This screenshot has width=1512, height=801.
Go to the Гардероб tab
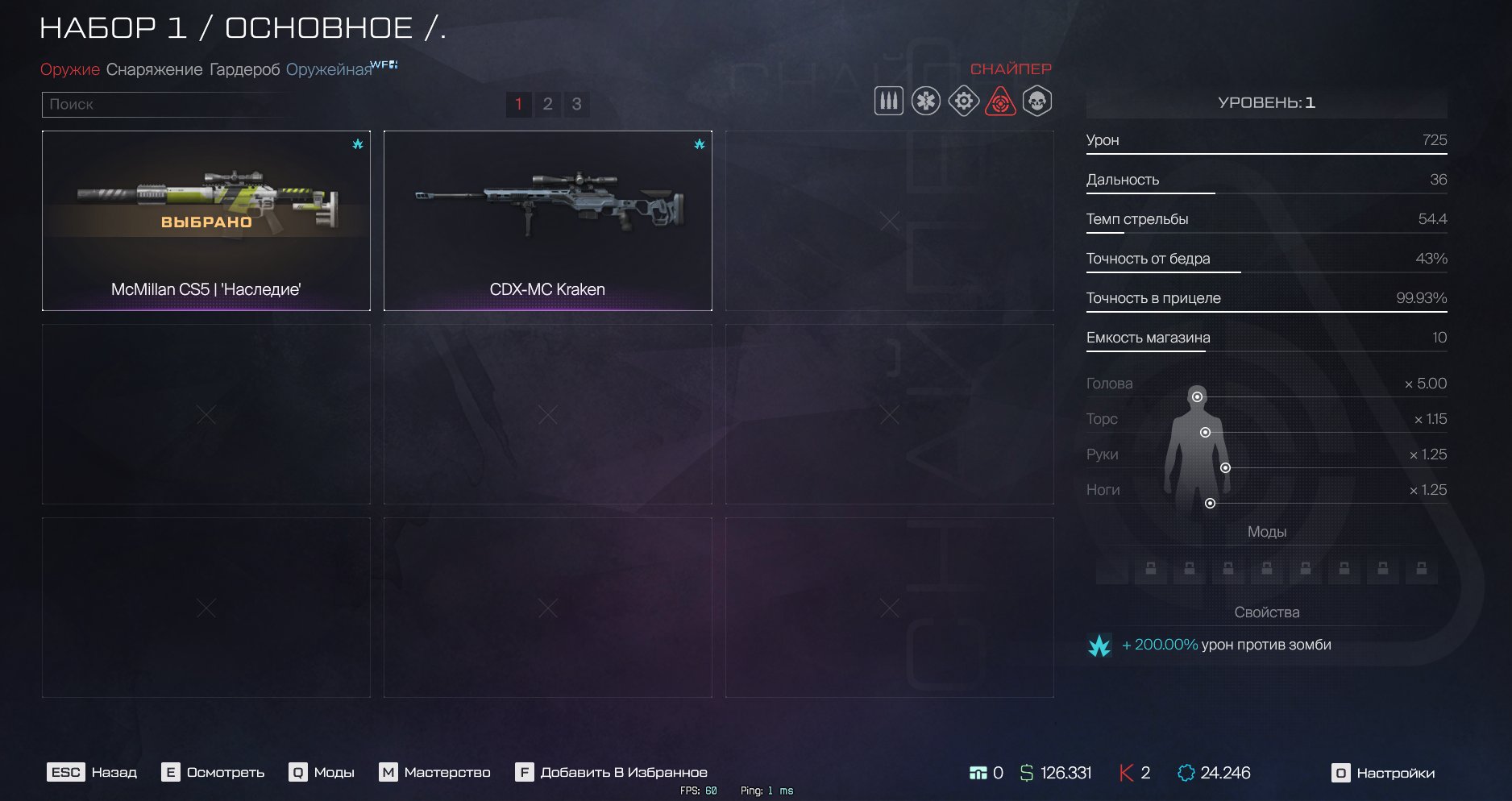(244, 70)
